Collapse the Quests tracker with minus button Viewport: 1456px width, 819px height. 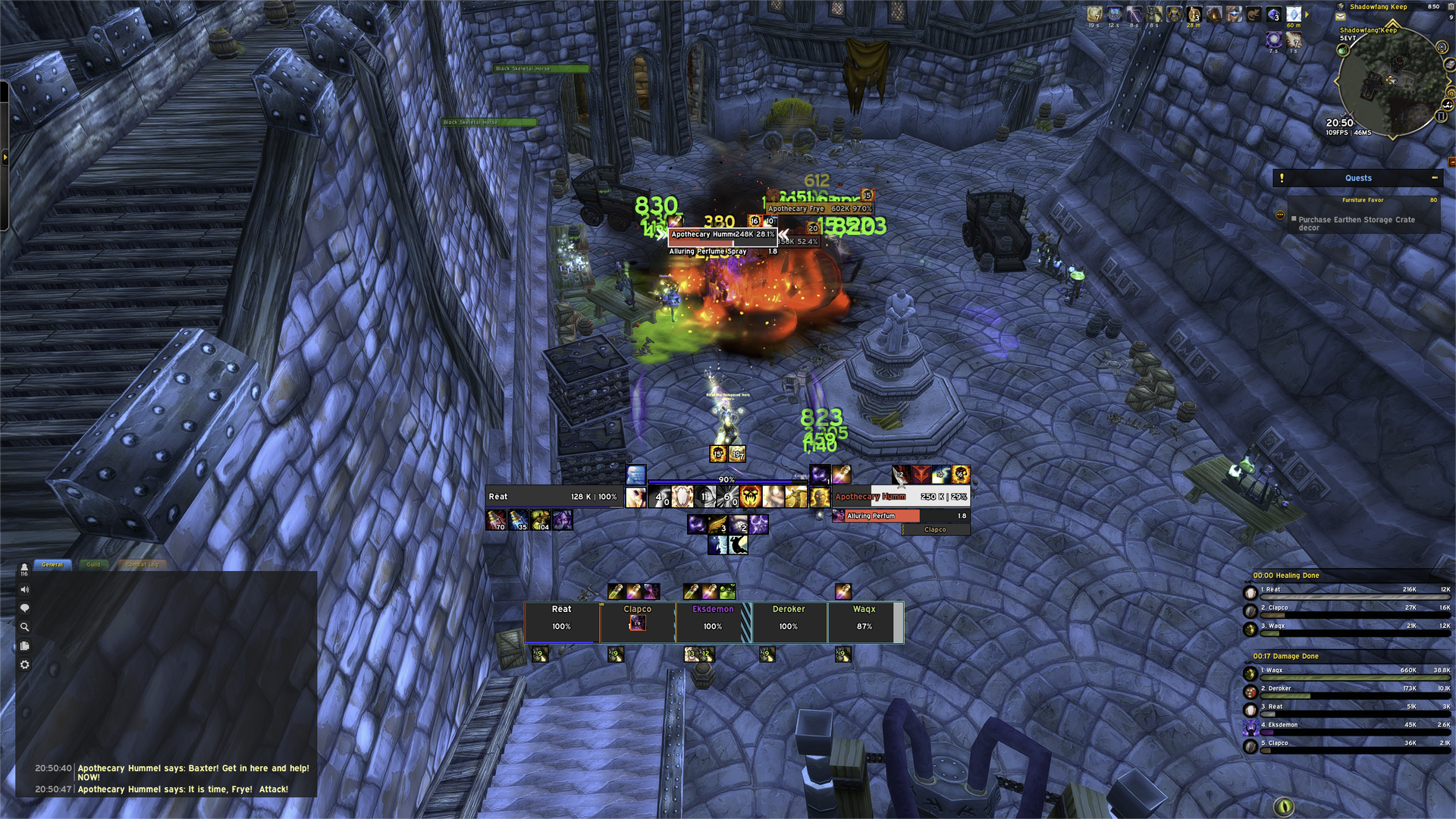point(1434,178)
